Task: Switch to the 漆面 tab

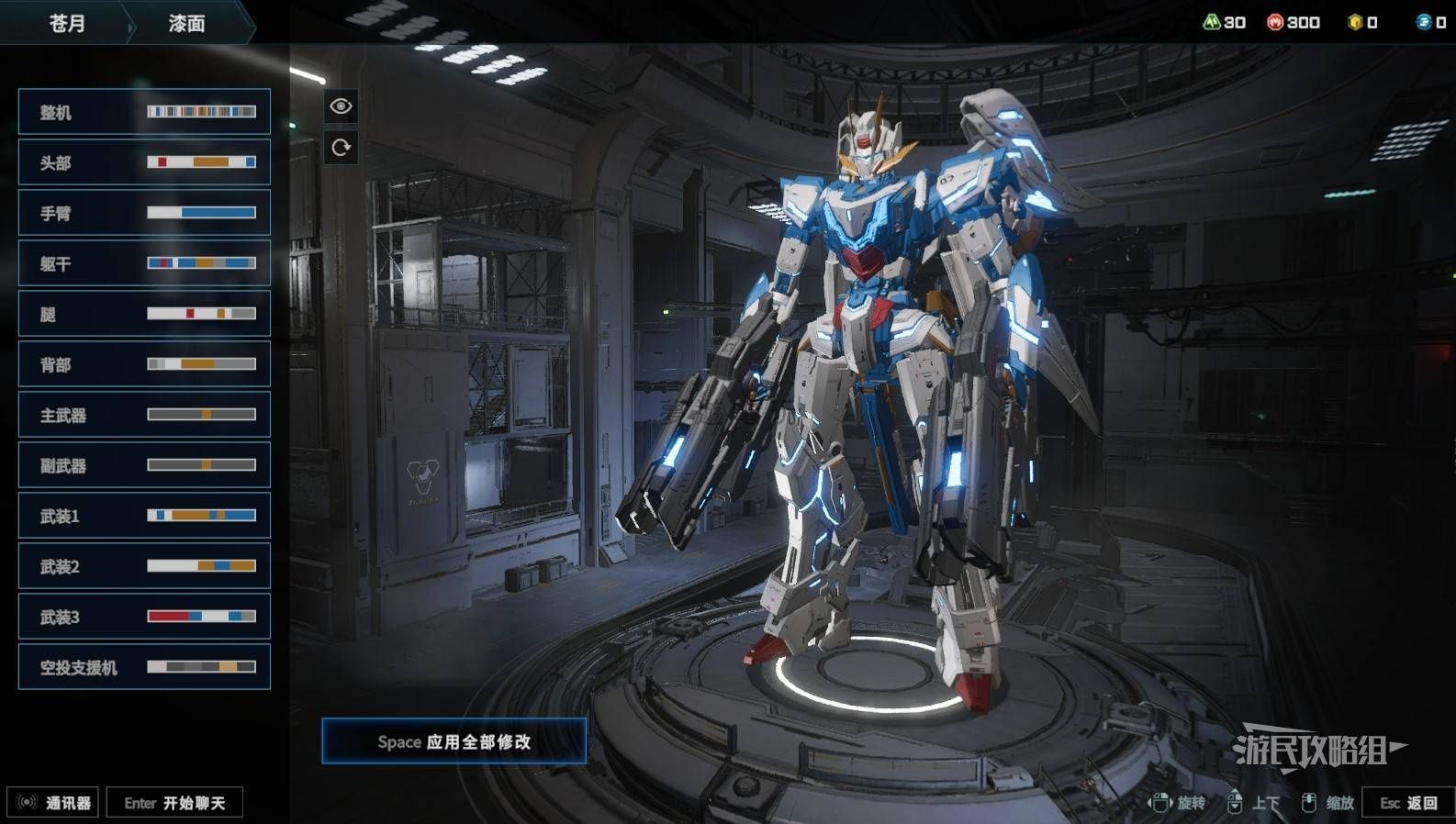Action: click(x=186, y=23)
